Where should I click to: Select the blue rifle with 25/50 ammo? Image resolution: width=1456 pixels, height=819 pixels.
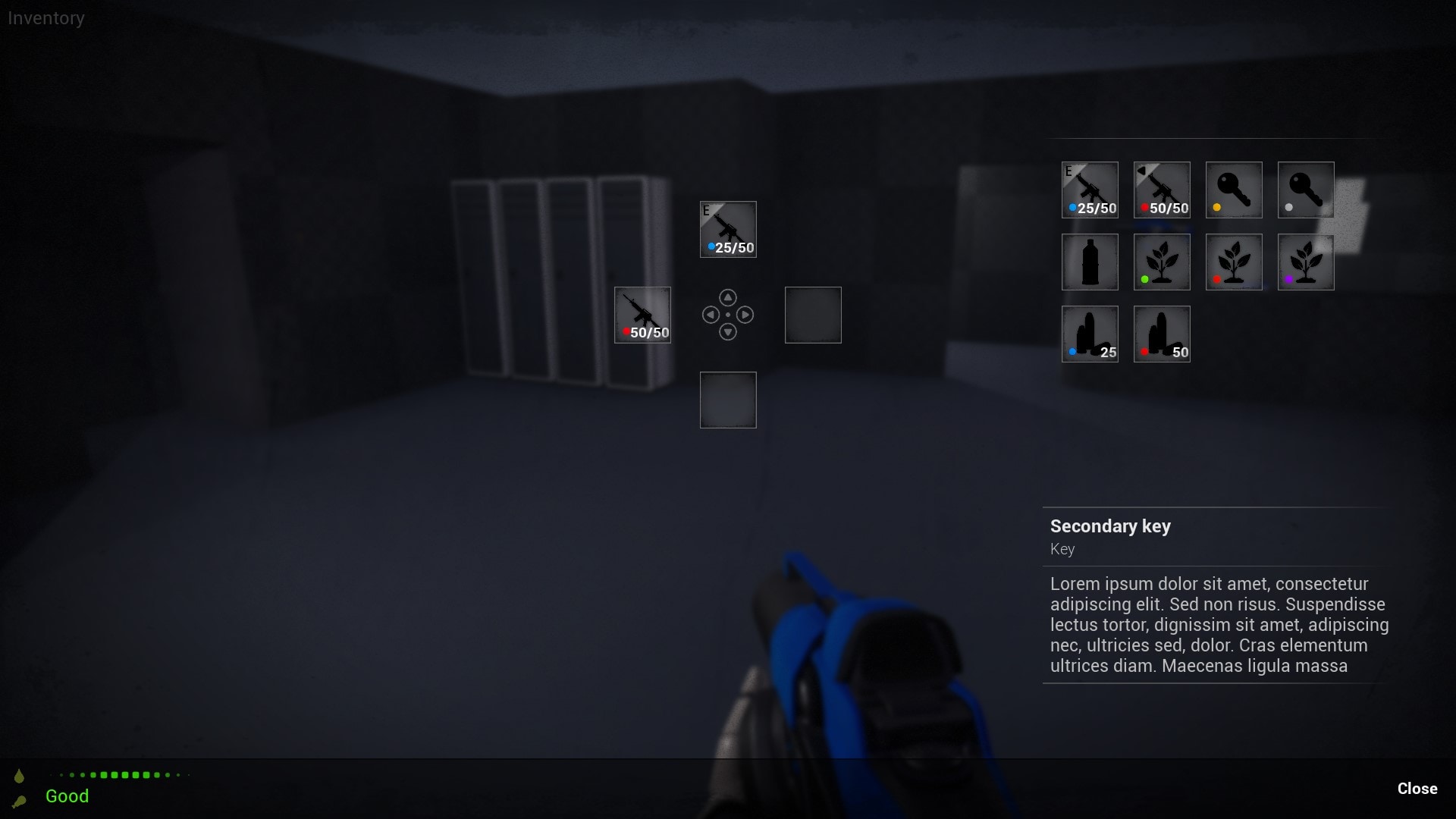(x=1090, y=190)
